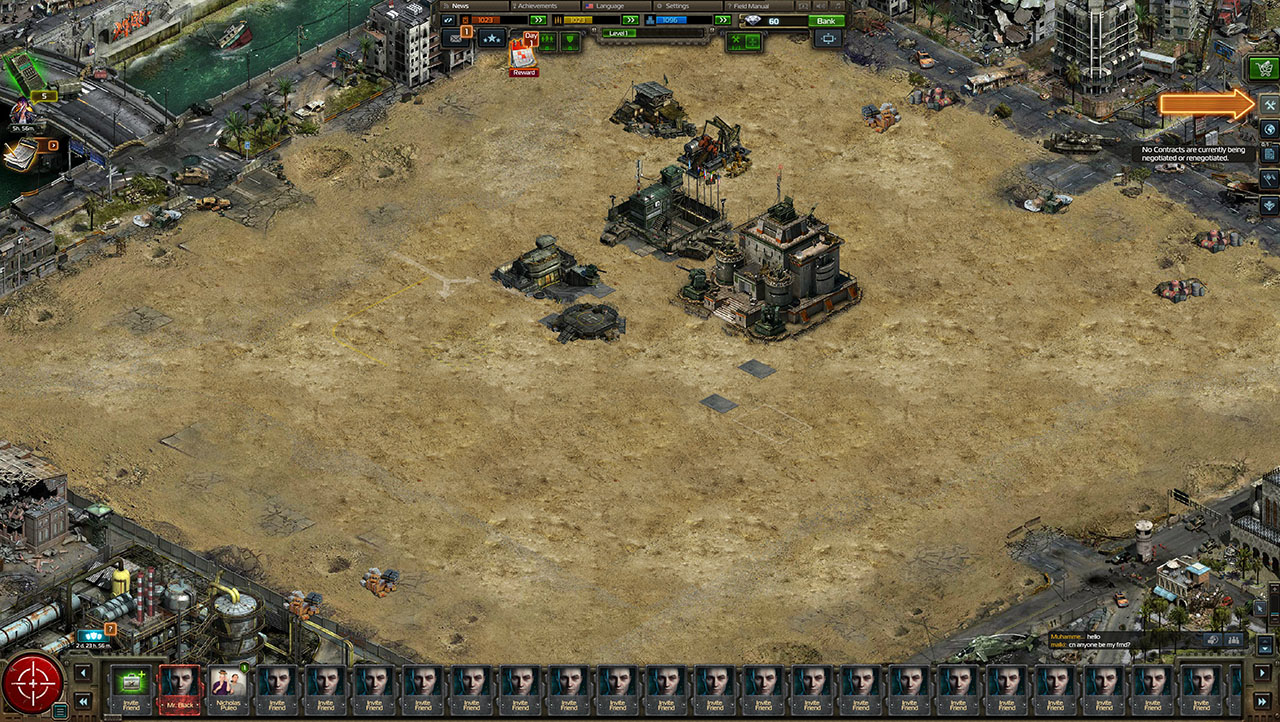
Task: Click the red crosshair target button
Action: tap(32, 684)
